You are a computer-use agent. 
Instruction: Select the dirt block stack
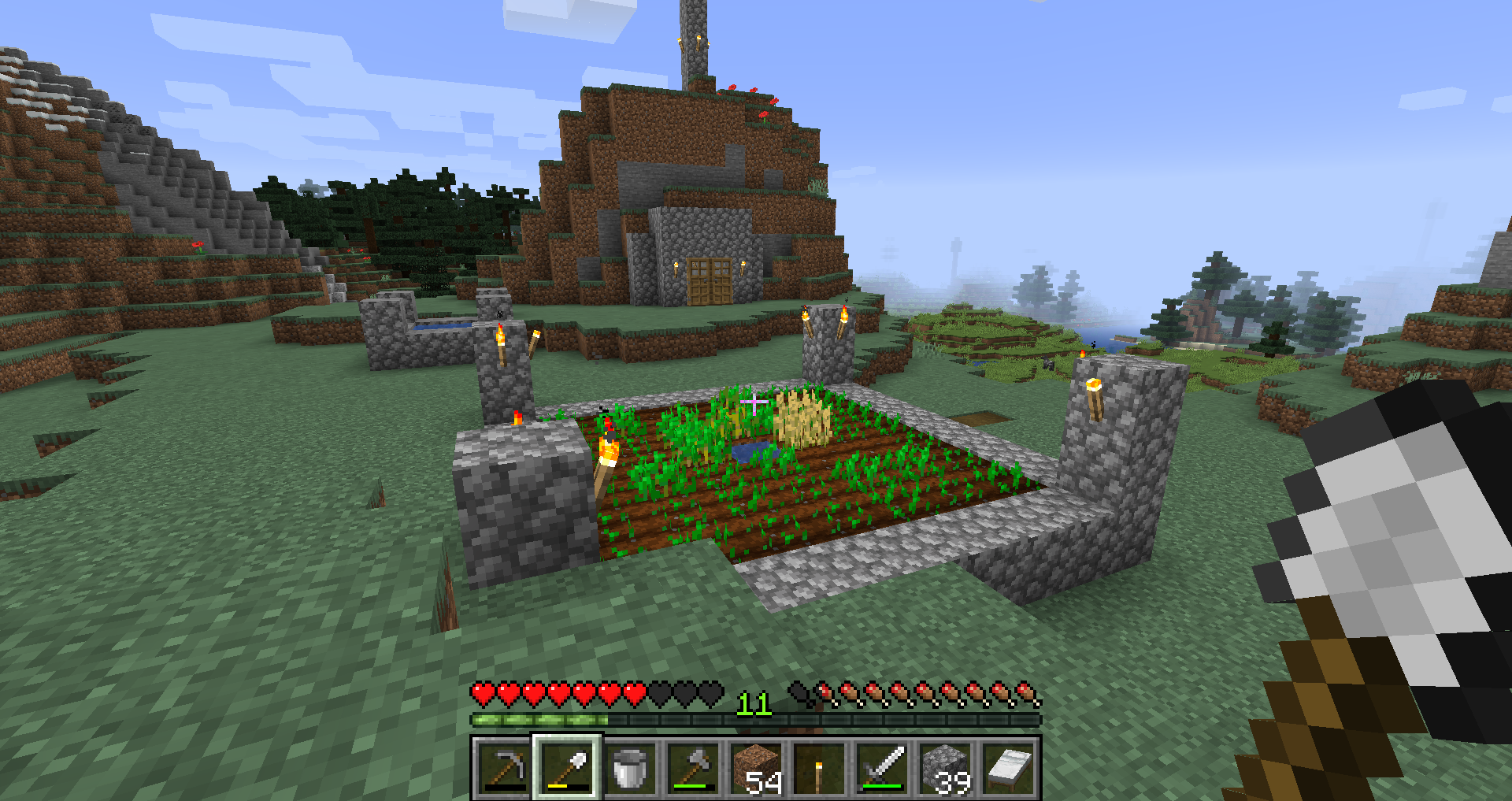(756, 767)
